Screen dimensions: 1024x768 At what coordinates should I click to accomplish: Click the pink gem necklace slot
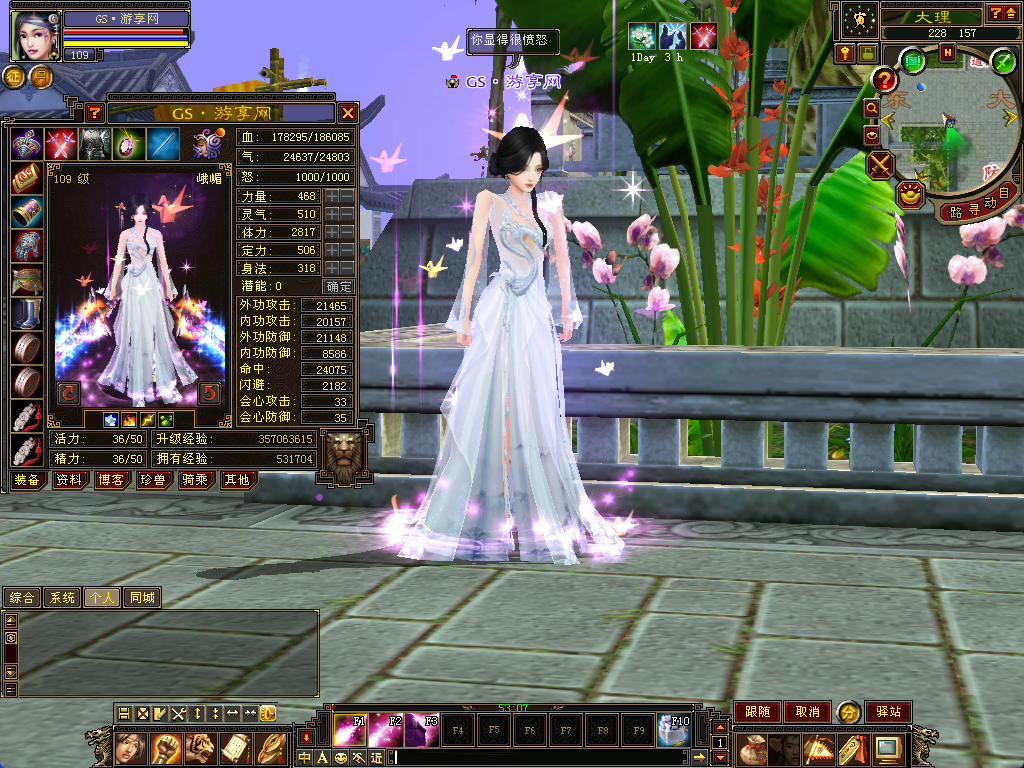[129, 145]
